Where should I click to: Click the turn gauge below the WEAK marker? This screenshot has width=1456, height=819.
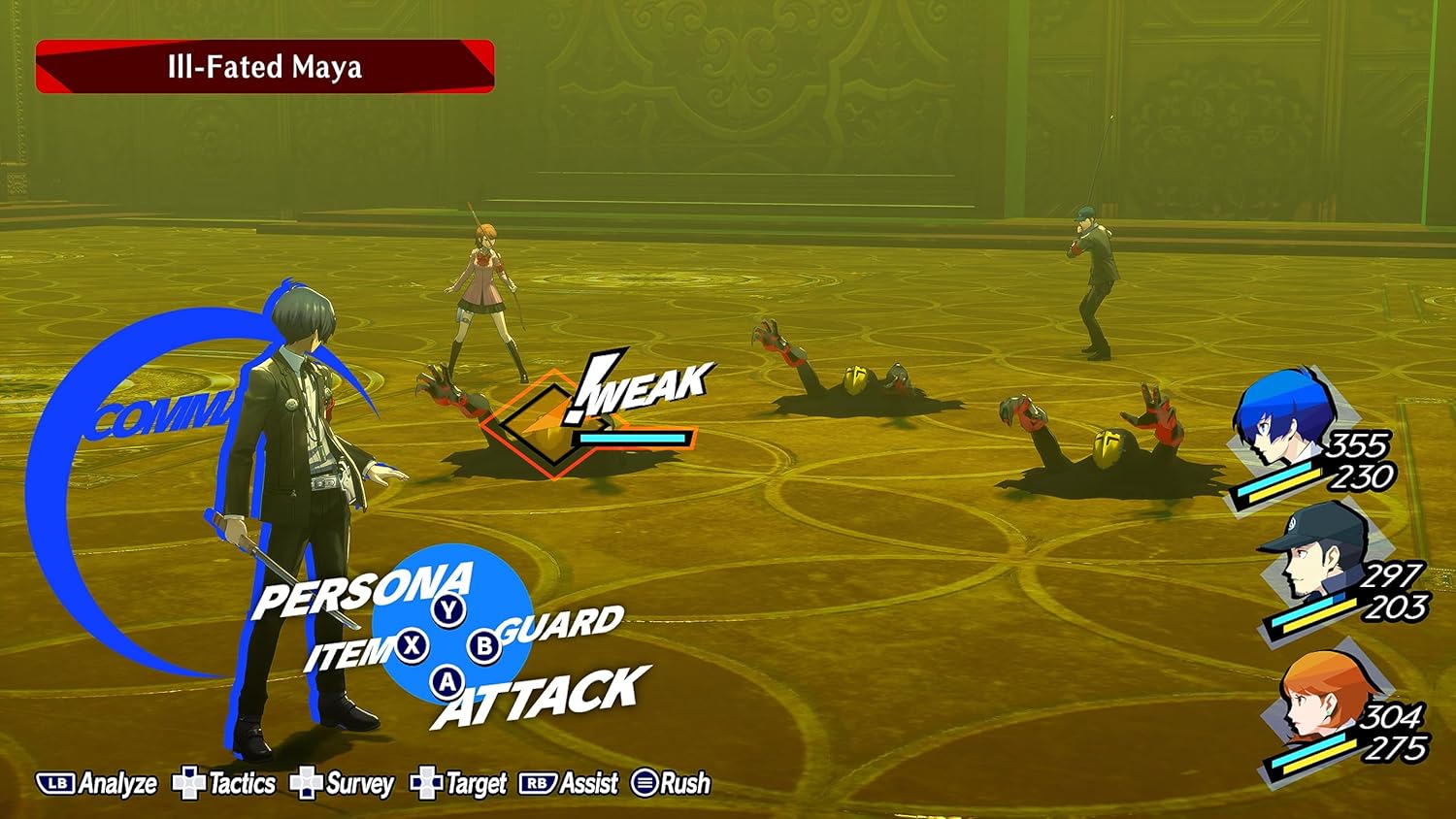(632, 439)
